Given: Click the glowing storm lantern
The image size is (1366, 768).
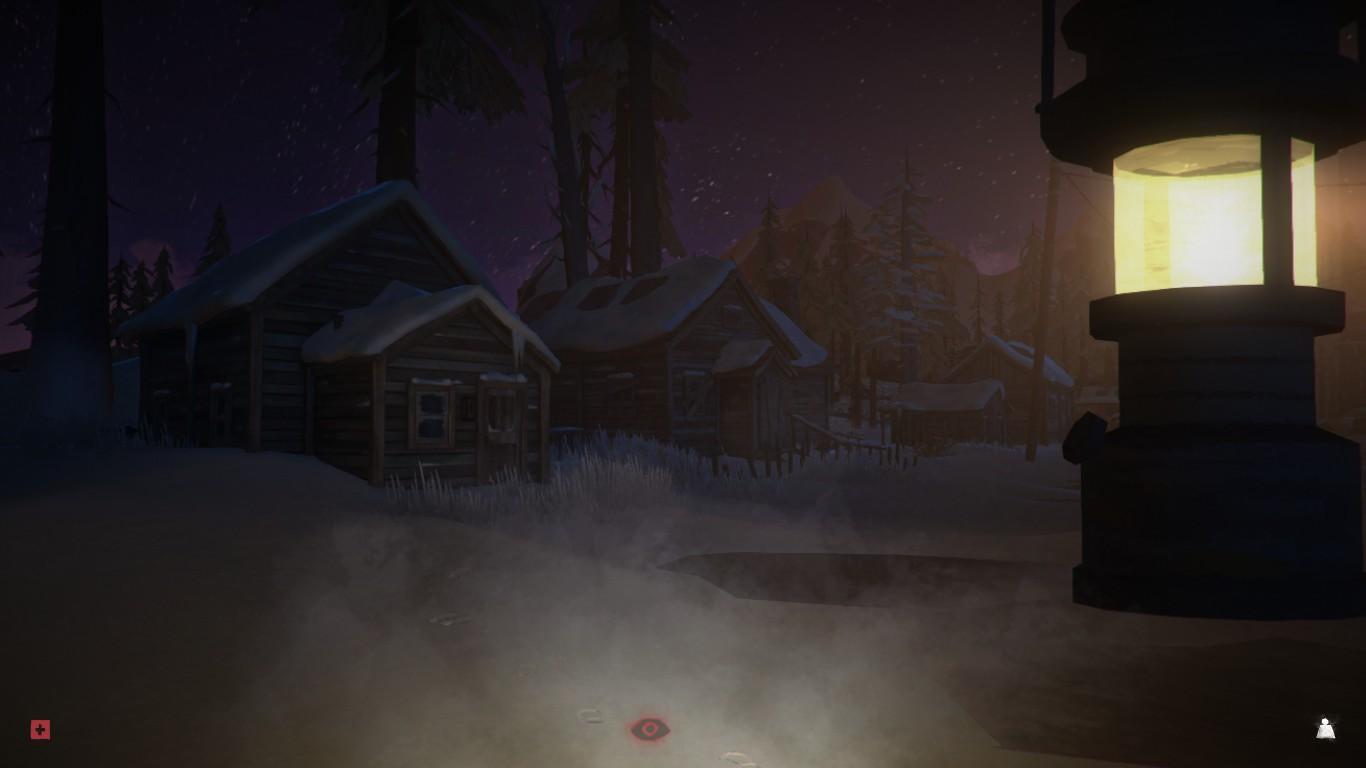Looking at the screenshot, I should pyautogui.click(x=1200, y=300).
